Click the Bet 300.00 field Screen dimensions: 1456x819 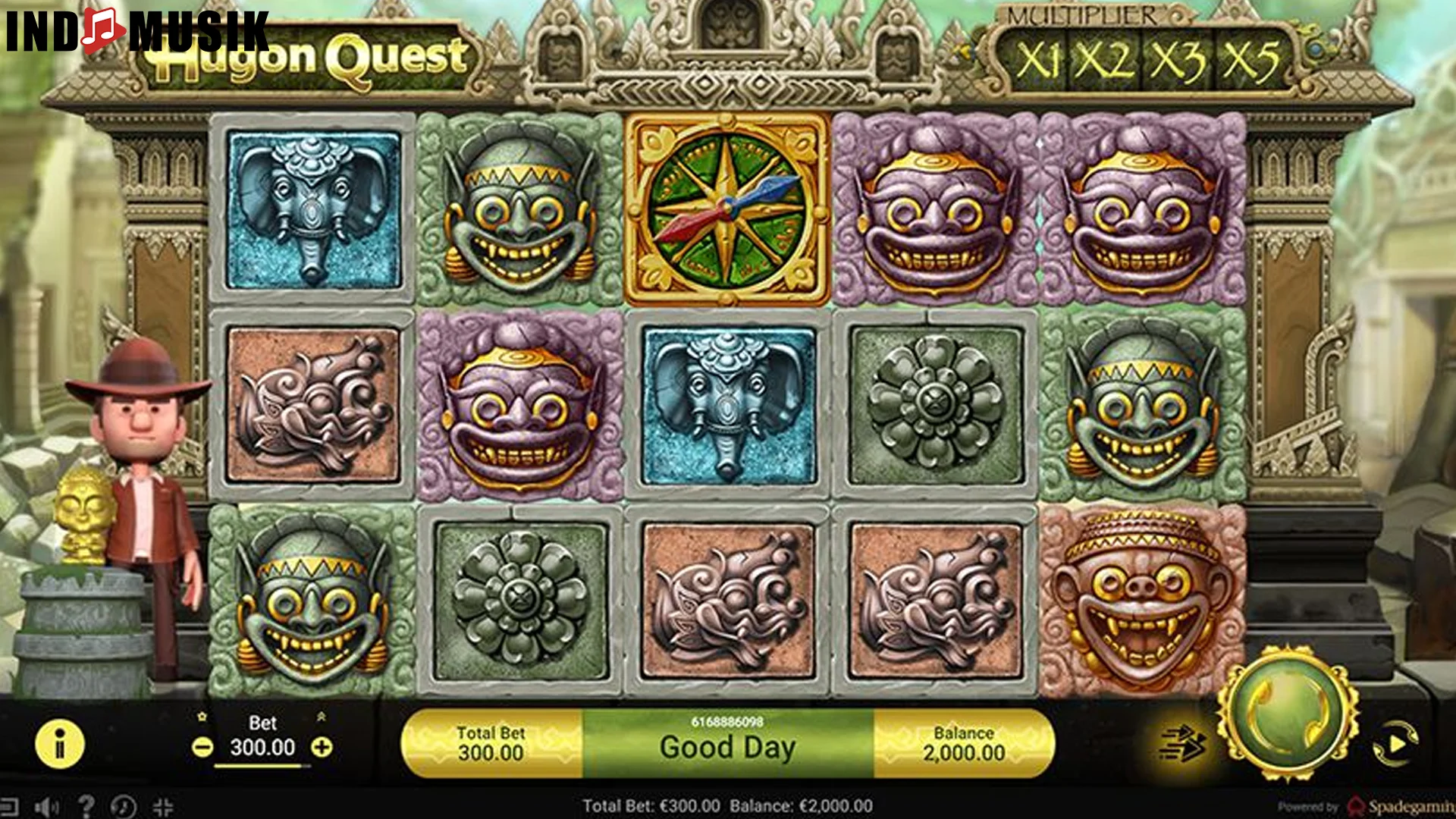262,745
